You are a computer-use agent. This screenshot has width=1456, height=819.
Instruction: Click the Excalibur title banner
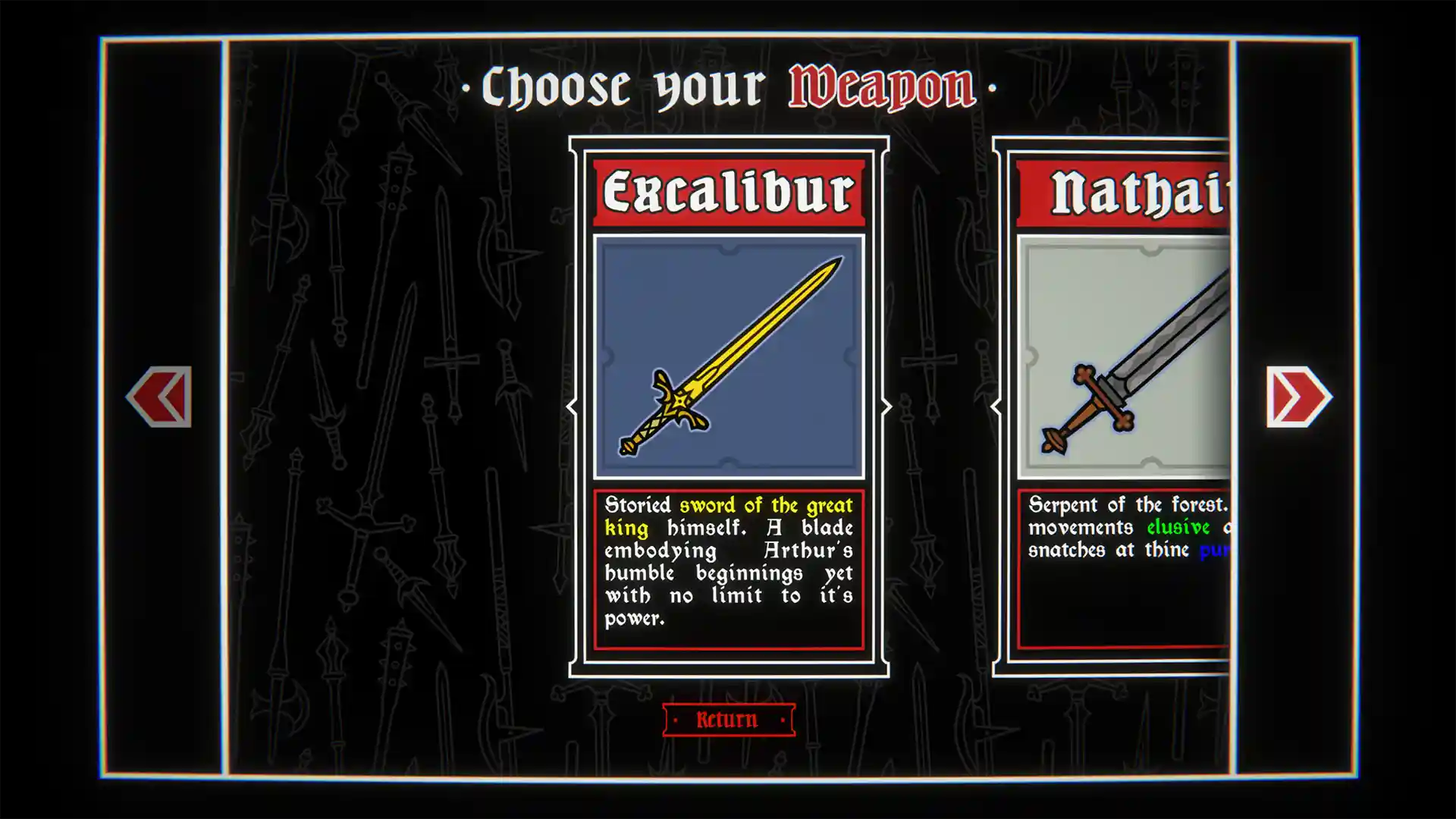(x=728, y=192)
